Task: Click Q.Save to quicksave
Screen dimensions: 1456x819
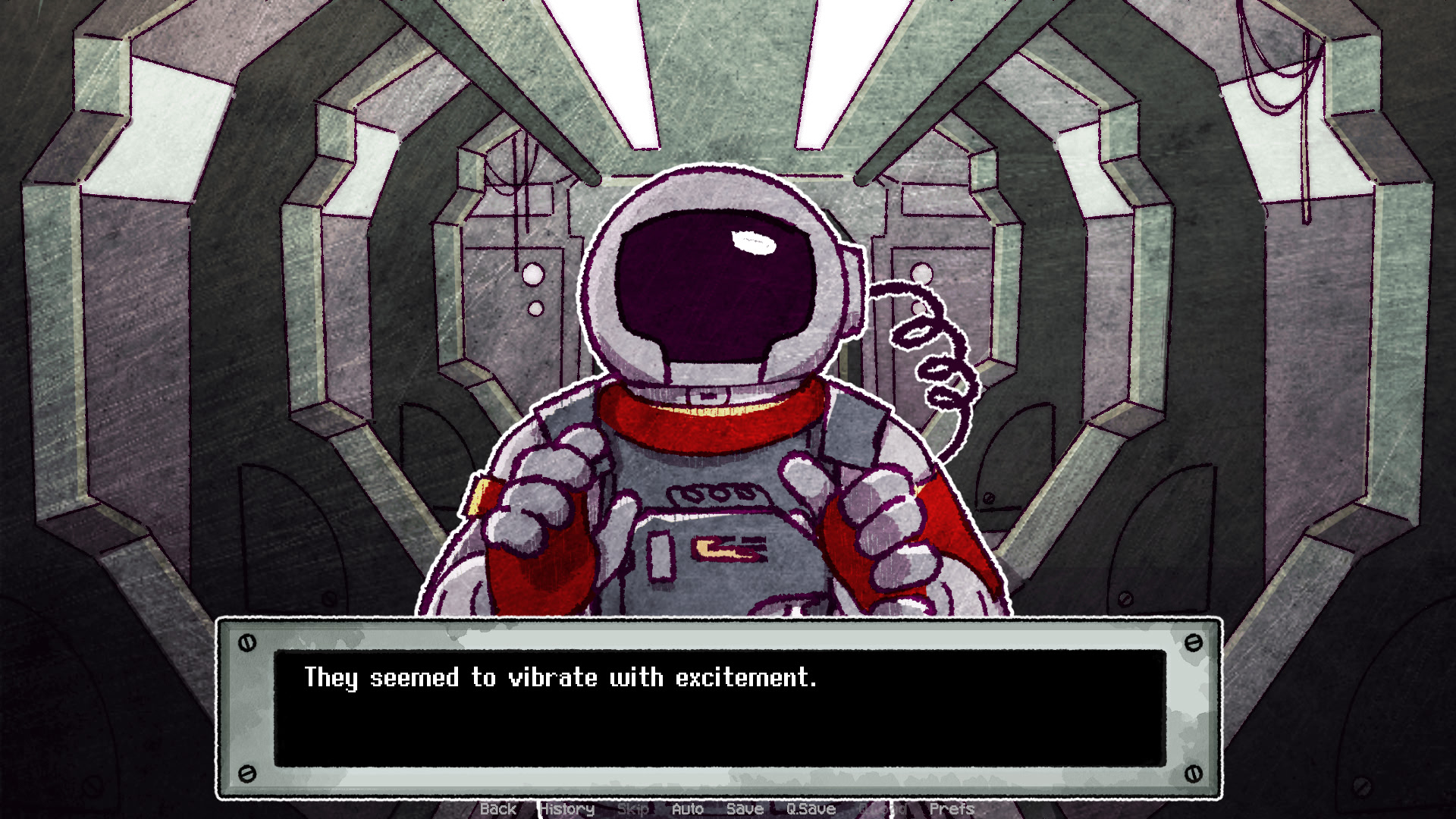Action: coord(812,809)
